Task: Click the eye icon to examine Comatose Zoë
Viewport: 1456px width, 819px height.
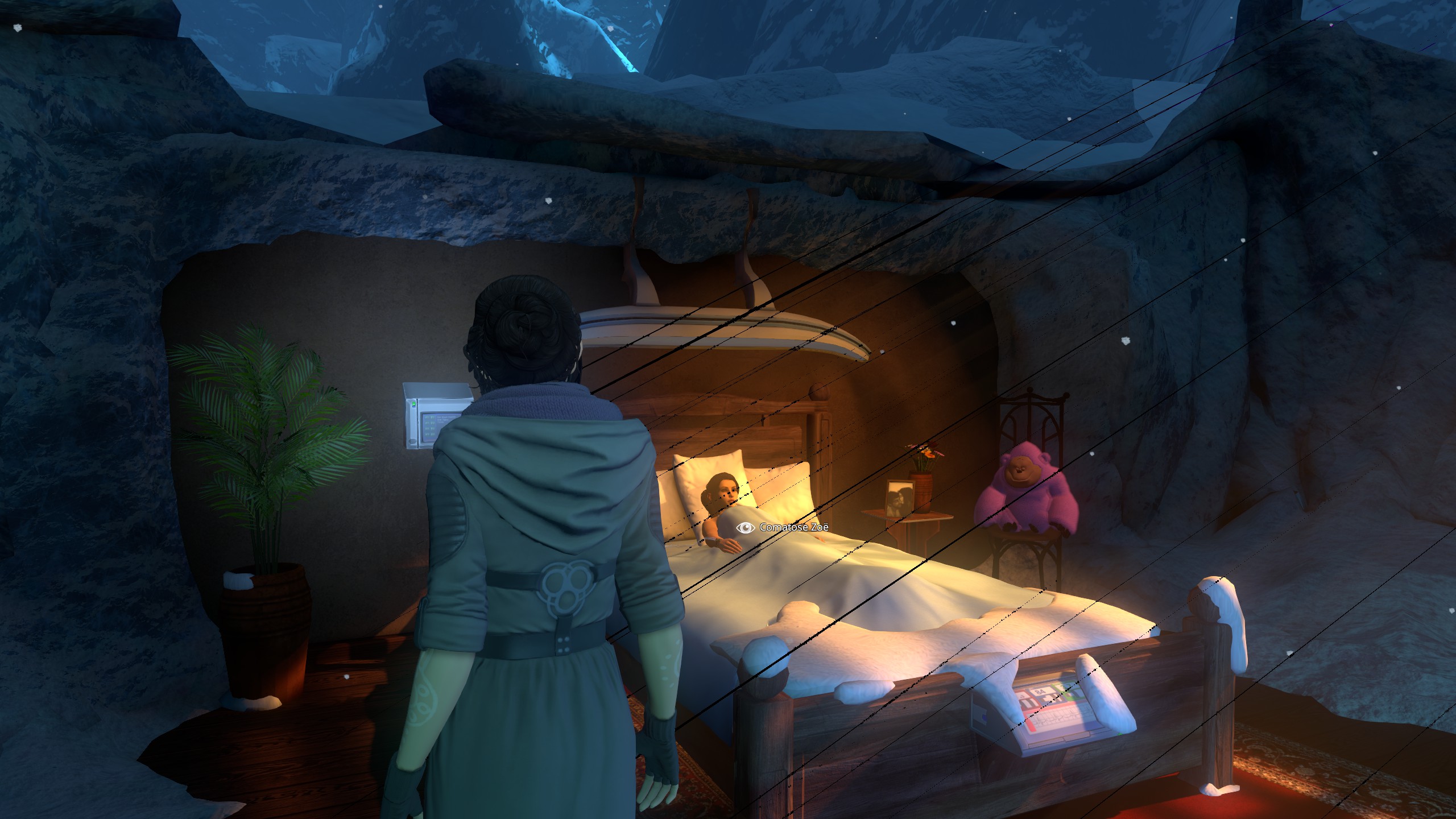Action: 744,528
